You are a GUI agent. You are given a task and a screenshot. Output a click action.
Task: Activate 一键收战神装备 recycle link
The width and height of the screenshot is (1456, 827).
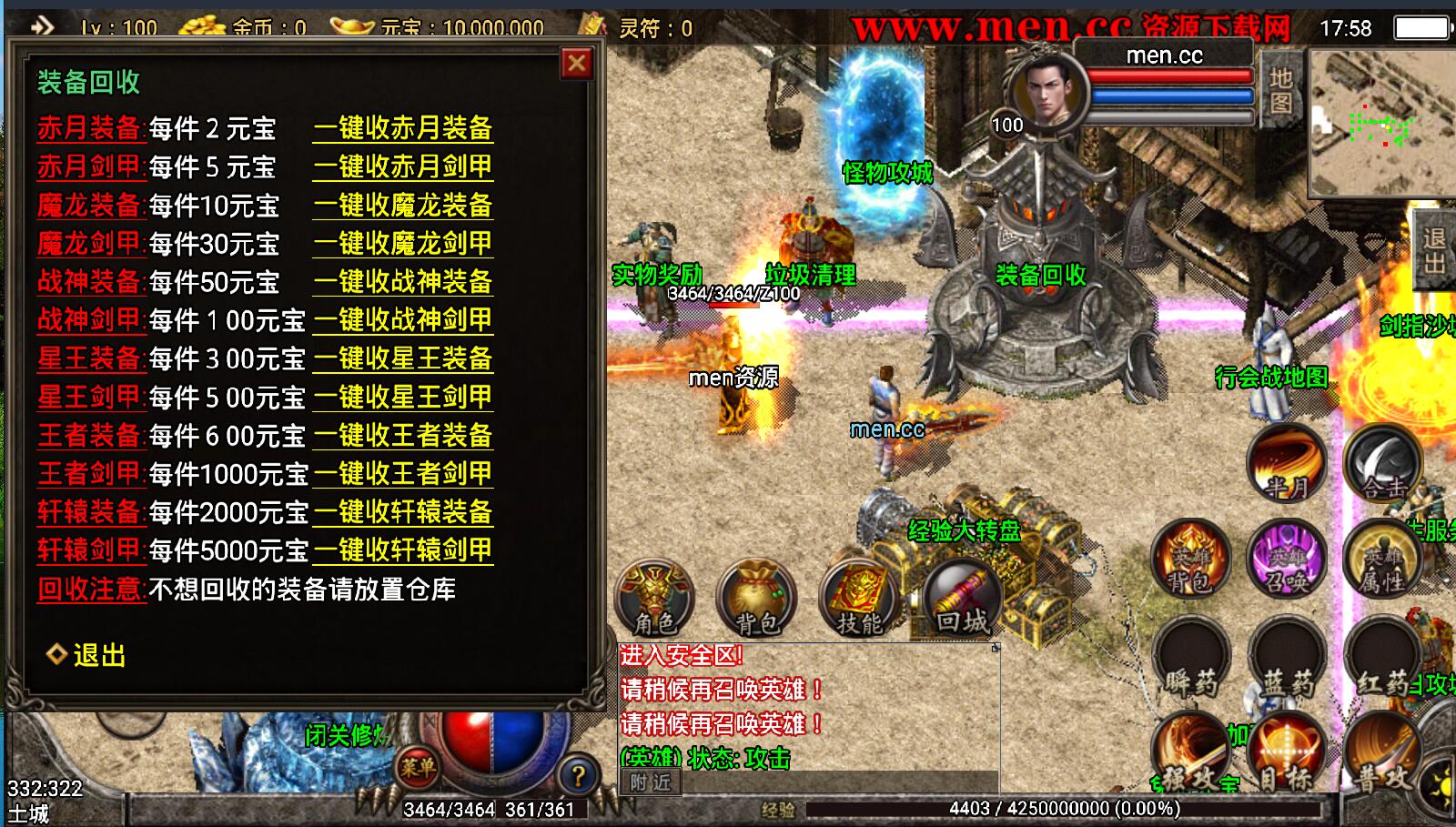click(403, 282)
